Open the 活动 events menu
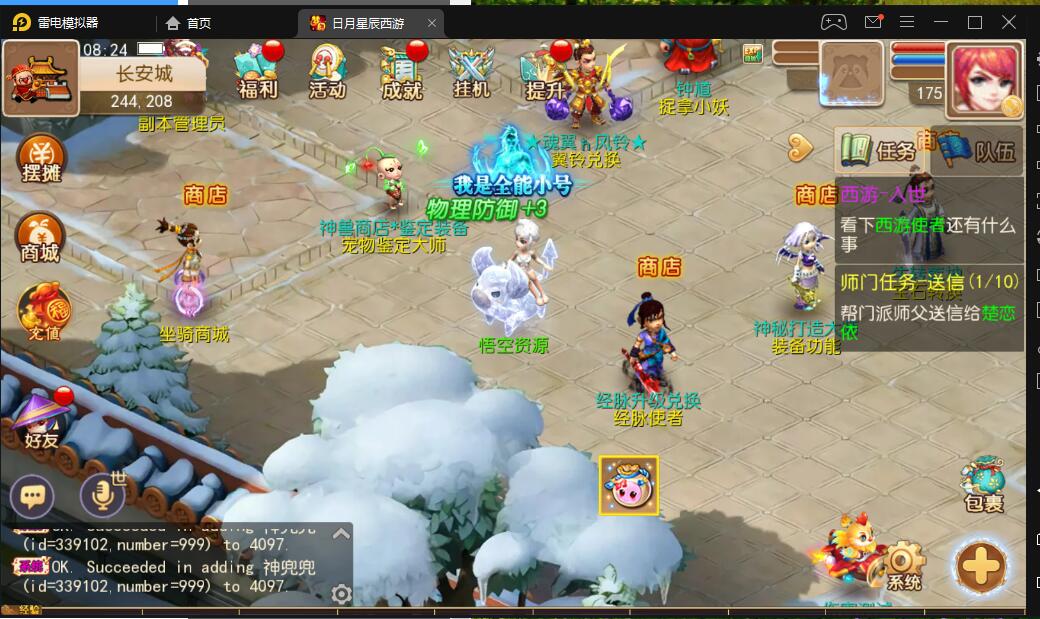1040x619 pixels. coord(327,72)
